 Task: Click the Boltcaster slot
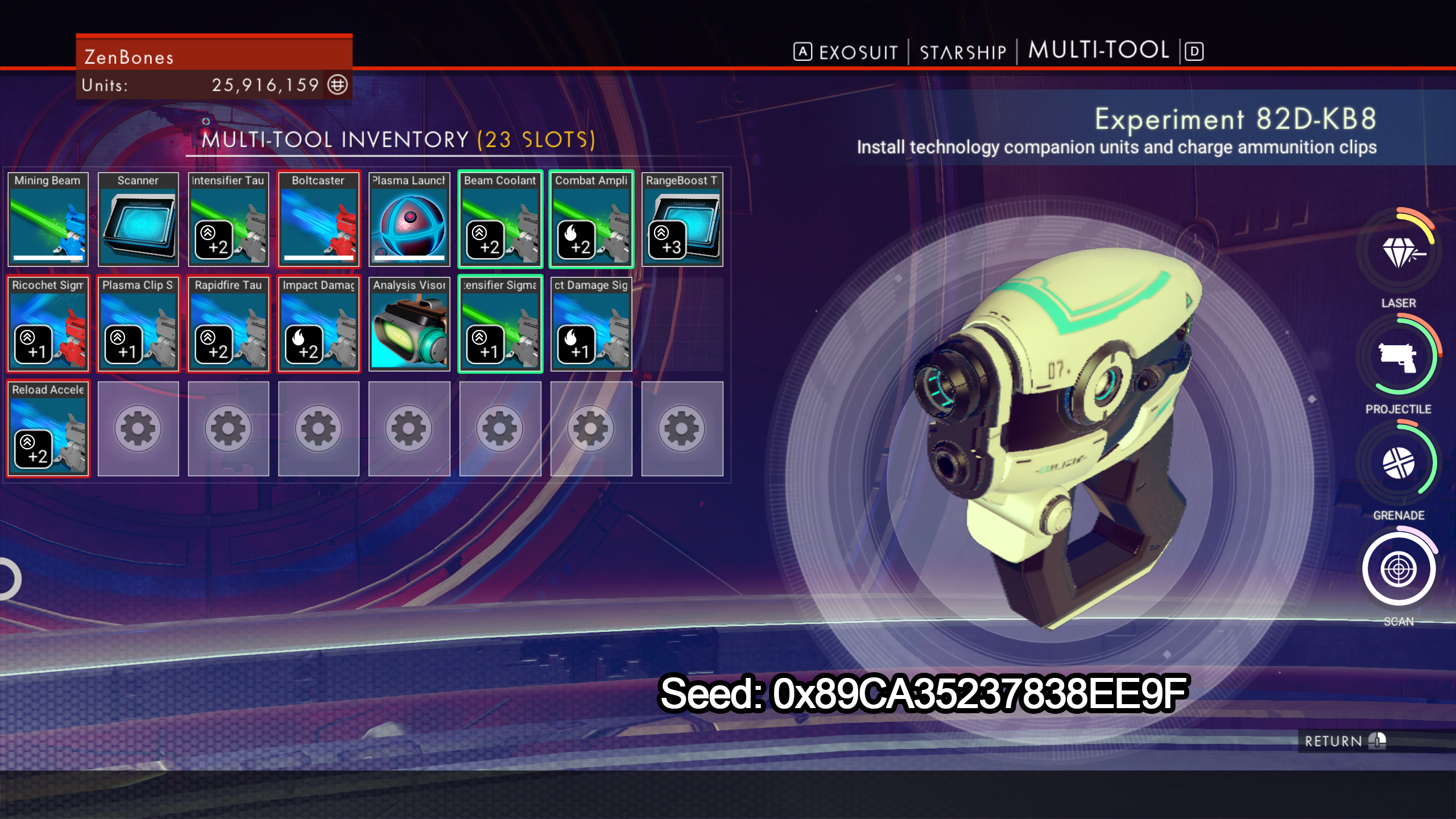coord(318,220)
